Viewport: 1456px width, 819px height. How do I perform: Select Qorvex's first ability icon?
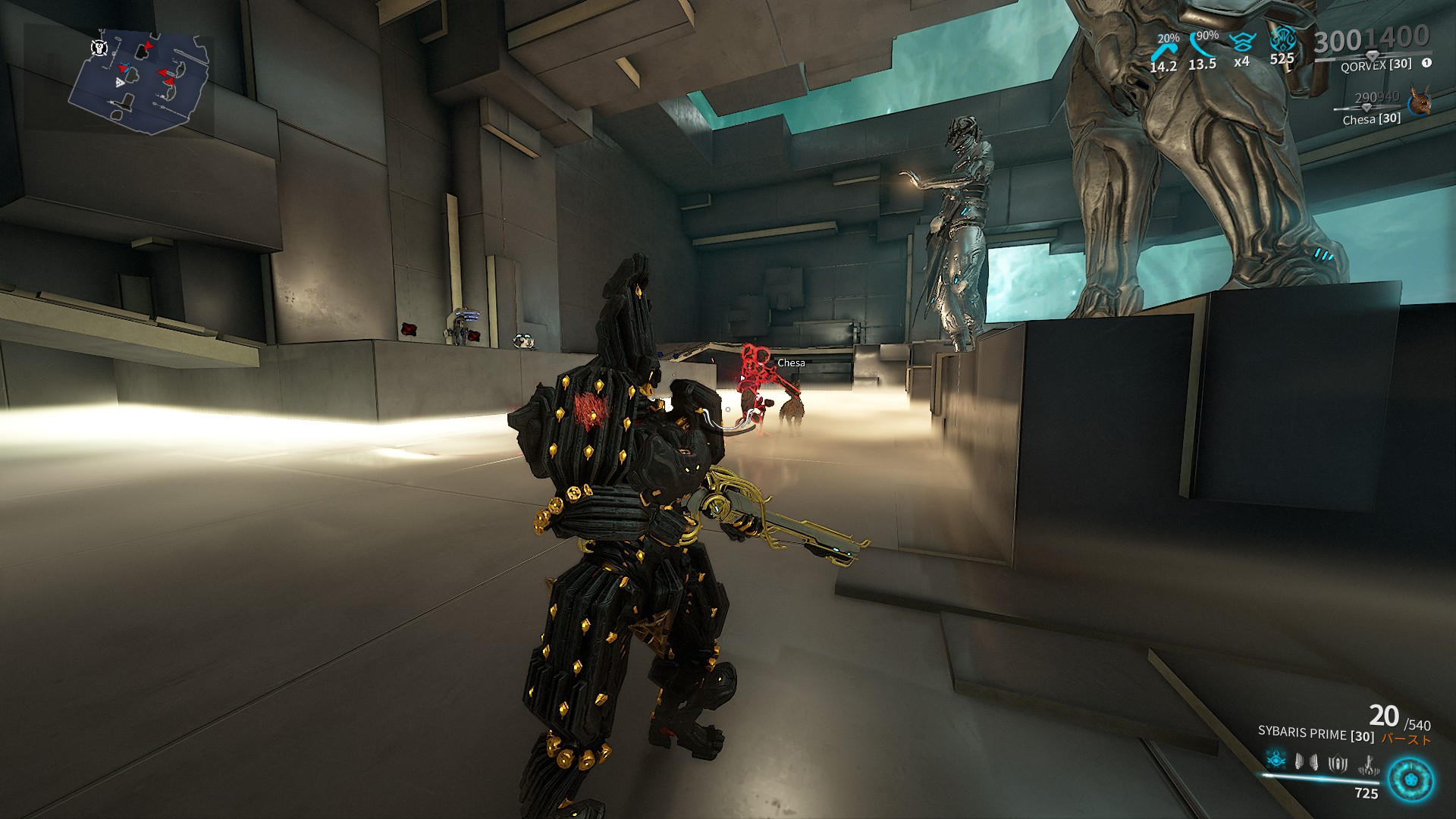(x=1276, y=761)
